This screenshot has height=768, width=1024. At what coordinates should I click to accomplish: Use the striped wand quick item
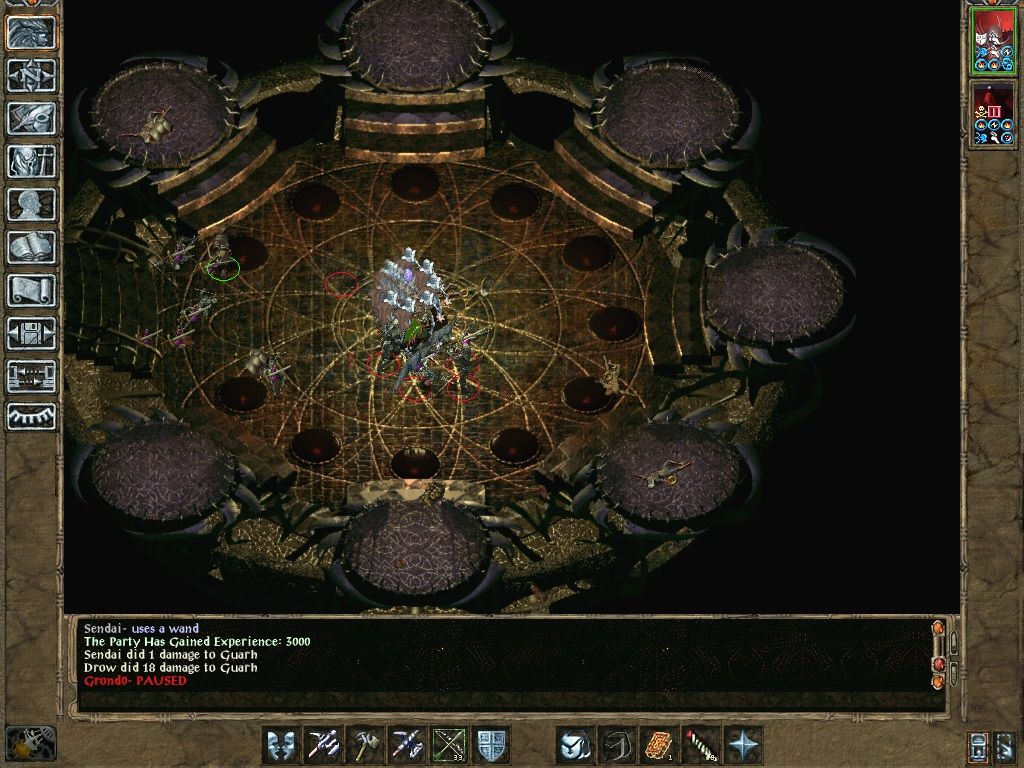pyautogui.click(x=701, y=745)
